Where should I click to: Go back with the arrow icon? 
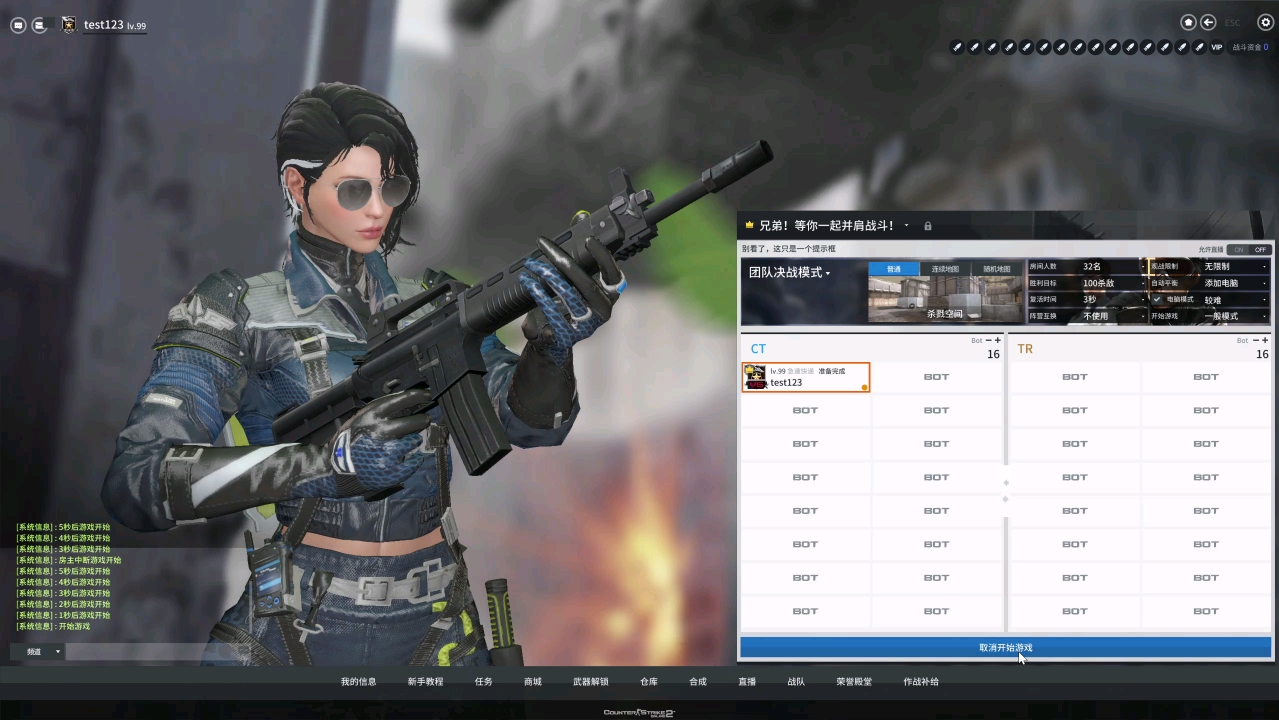coord(1208,22)
